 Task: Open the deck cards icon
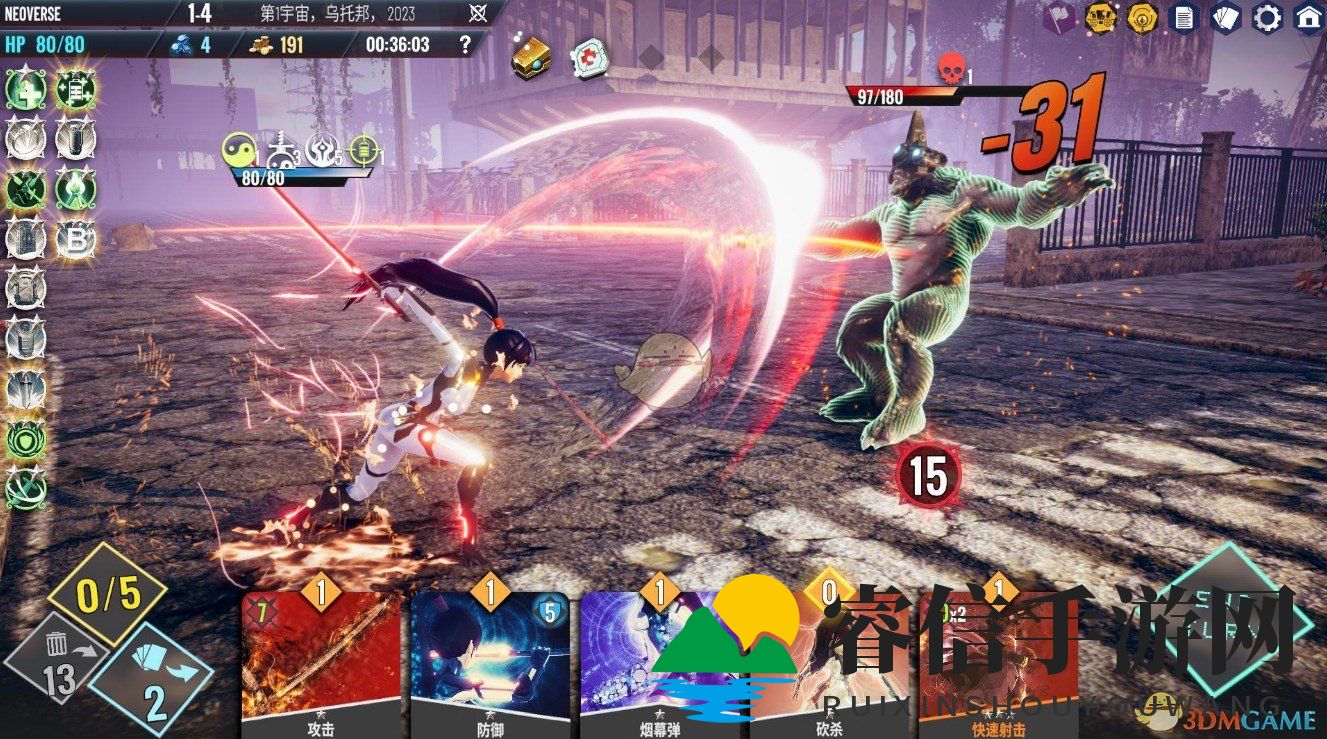tap(1225, 17)
